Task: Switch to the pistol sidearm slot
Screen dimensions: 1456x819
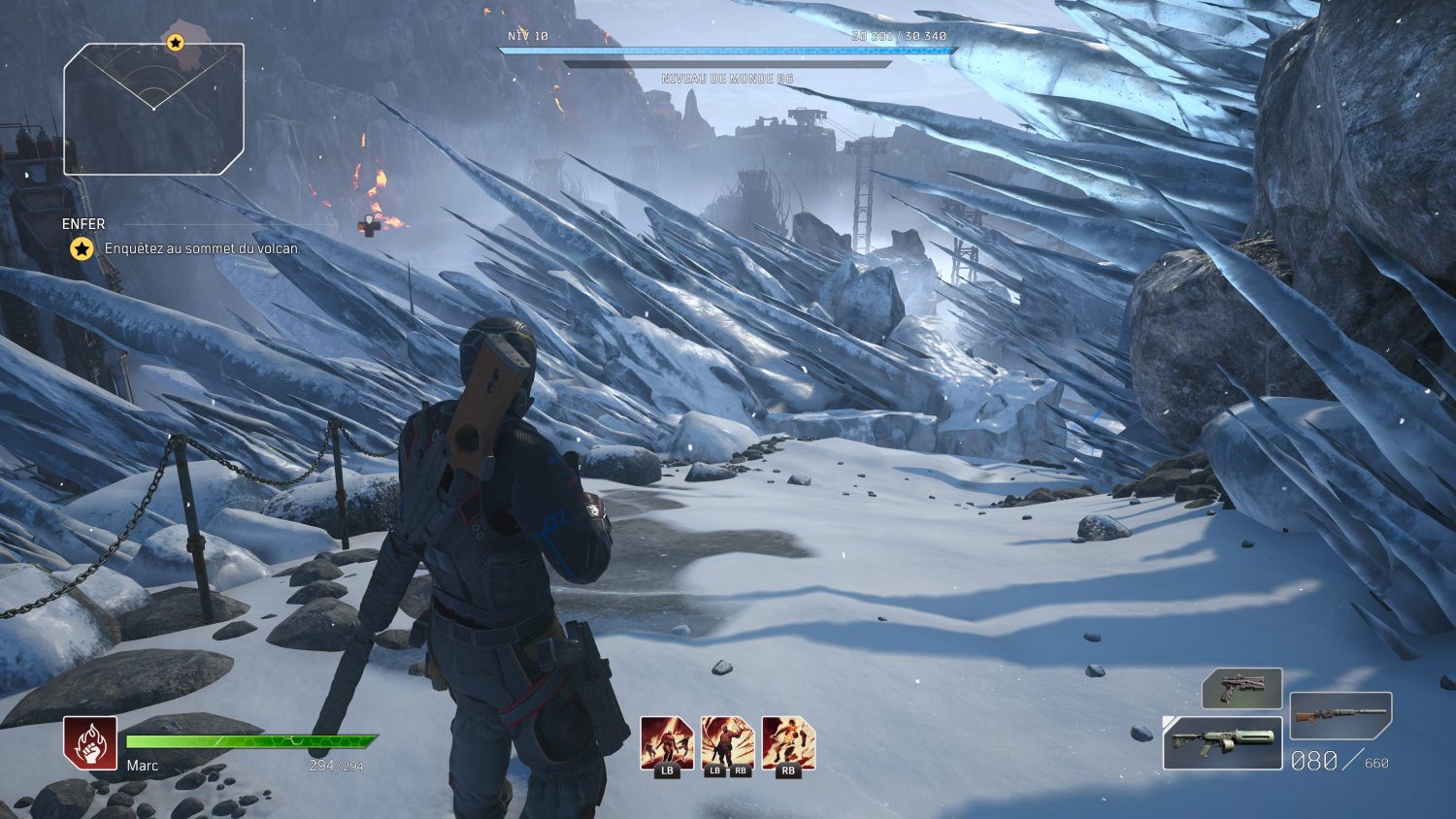Action: pyautogui.click(x=1241, y=688)
